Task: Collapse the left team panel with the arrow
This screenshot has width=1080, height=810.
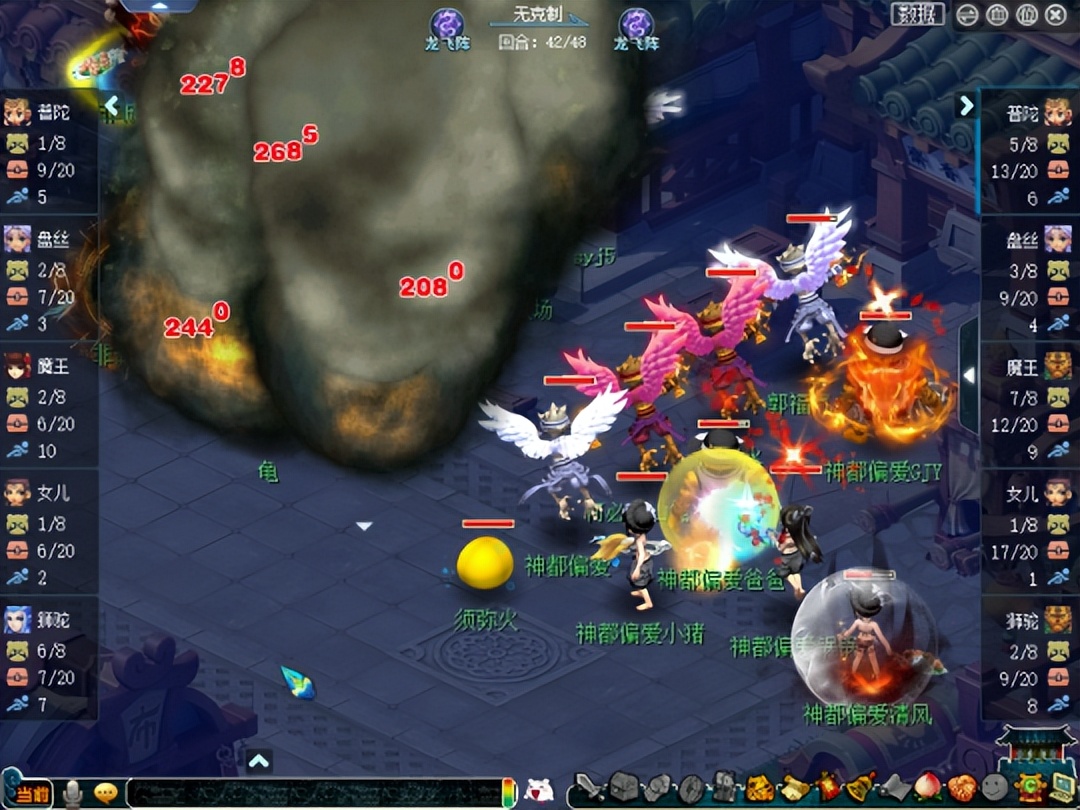Action: [x=111, y=105]
